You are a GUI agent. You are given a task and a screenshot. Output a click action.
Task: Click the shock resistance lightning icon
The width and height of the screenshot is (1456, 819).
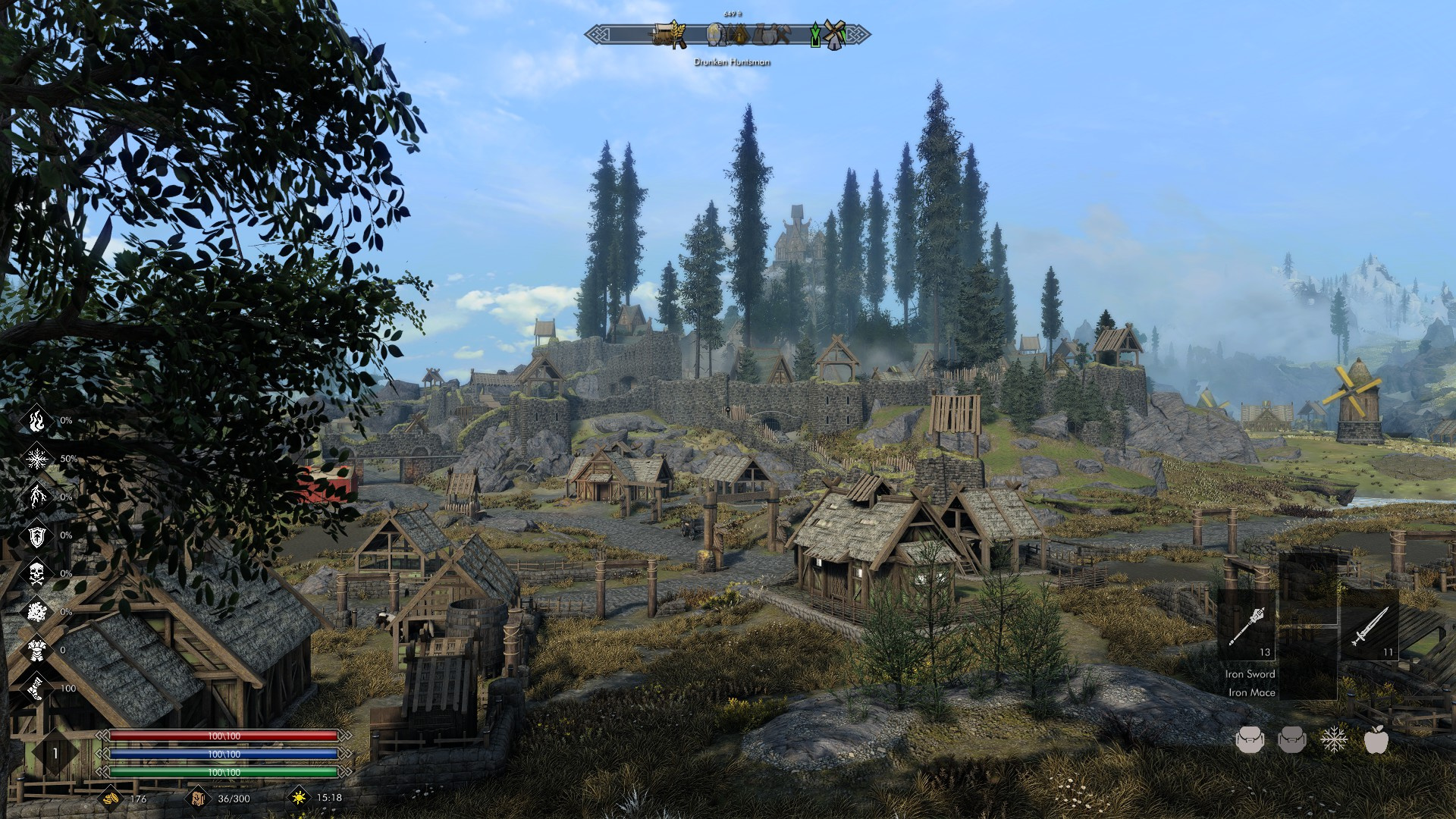[x=36, y=497]
